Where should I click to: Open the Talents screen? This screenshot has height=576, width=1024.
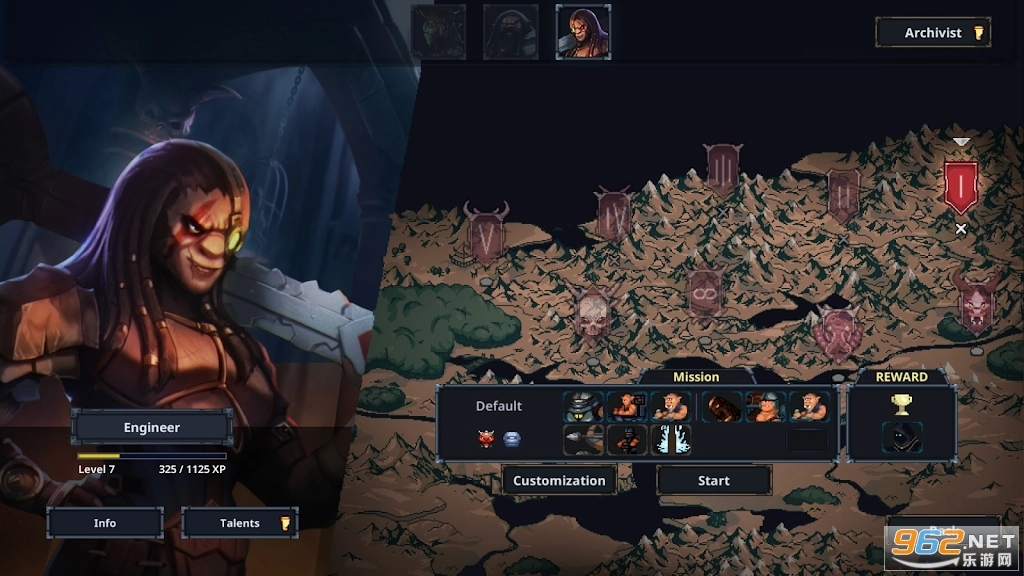(x=240, y=523)
